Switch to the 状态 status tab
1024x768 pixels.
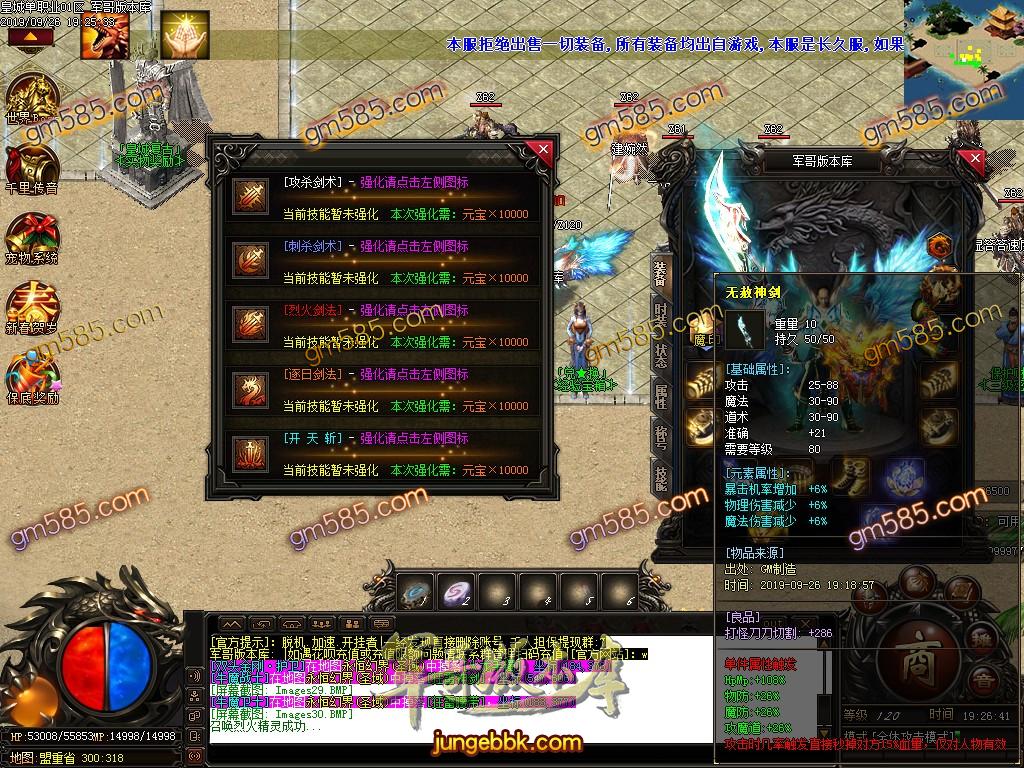coord(660,355)
